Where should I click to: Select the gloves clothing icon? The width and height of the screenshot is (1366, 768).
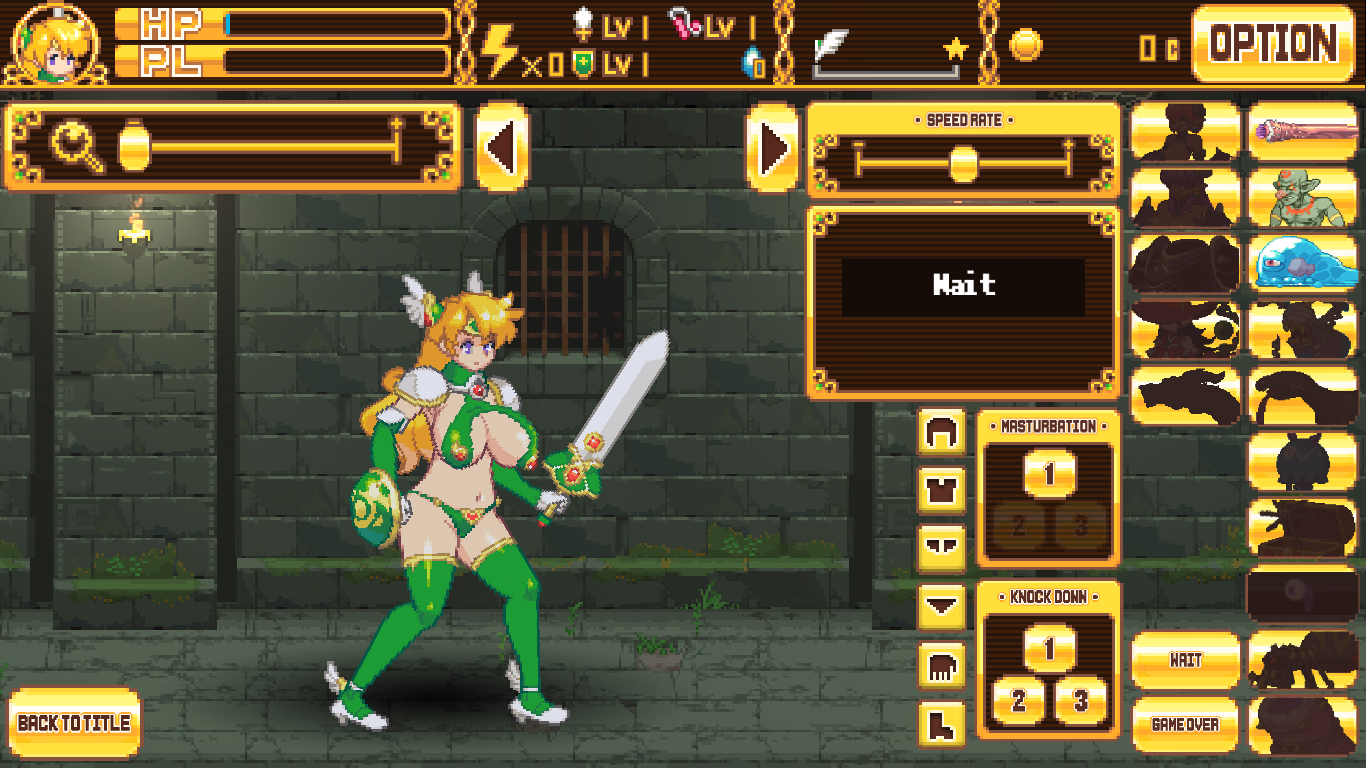click(940, 668)
